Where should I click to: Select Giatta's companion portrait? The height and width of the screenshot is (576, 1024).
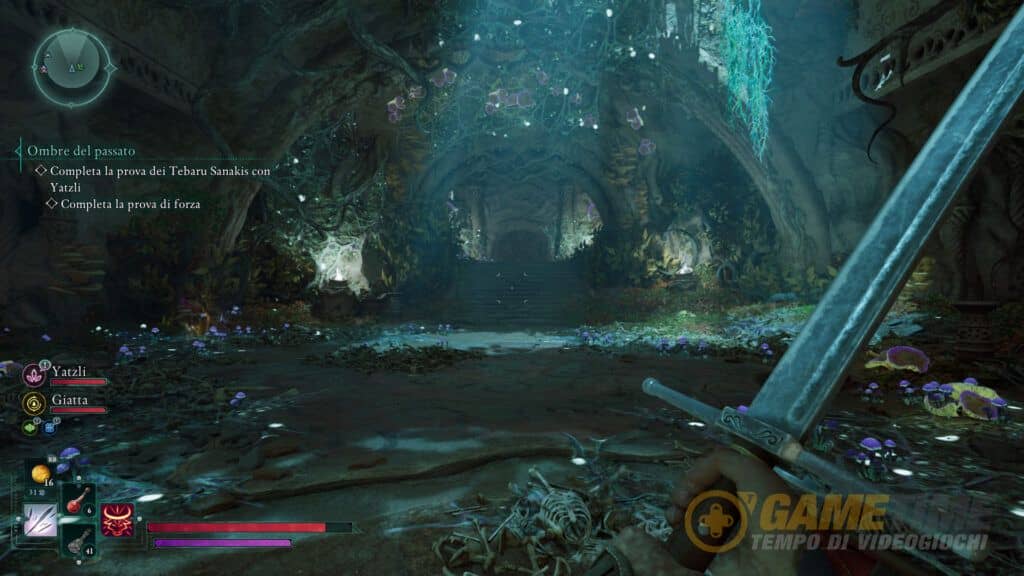33,402
